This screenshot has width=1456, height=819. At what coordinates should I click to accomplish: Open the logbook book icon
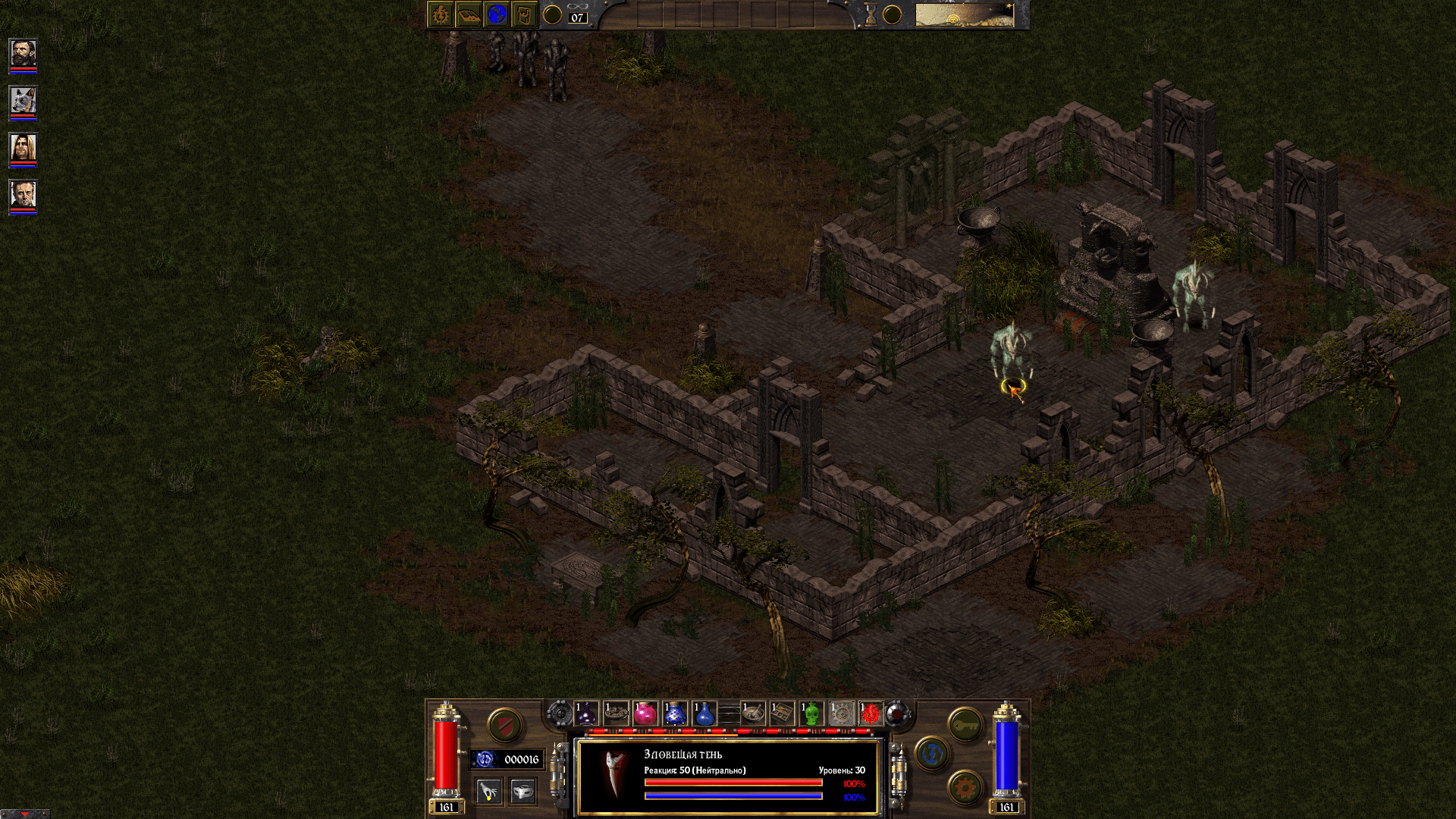pyautogui.click(x=469, y=14)
